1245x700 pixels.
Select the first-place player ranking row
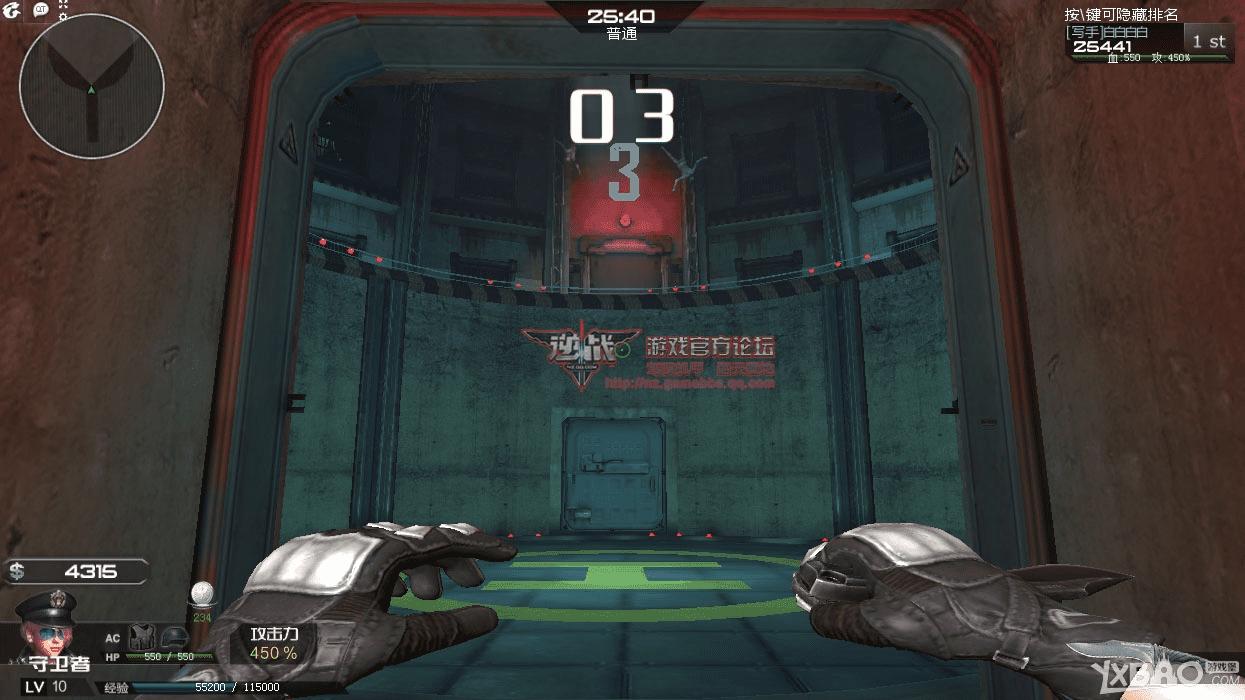click(1149, 42)
